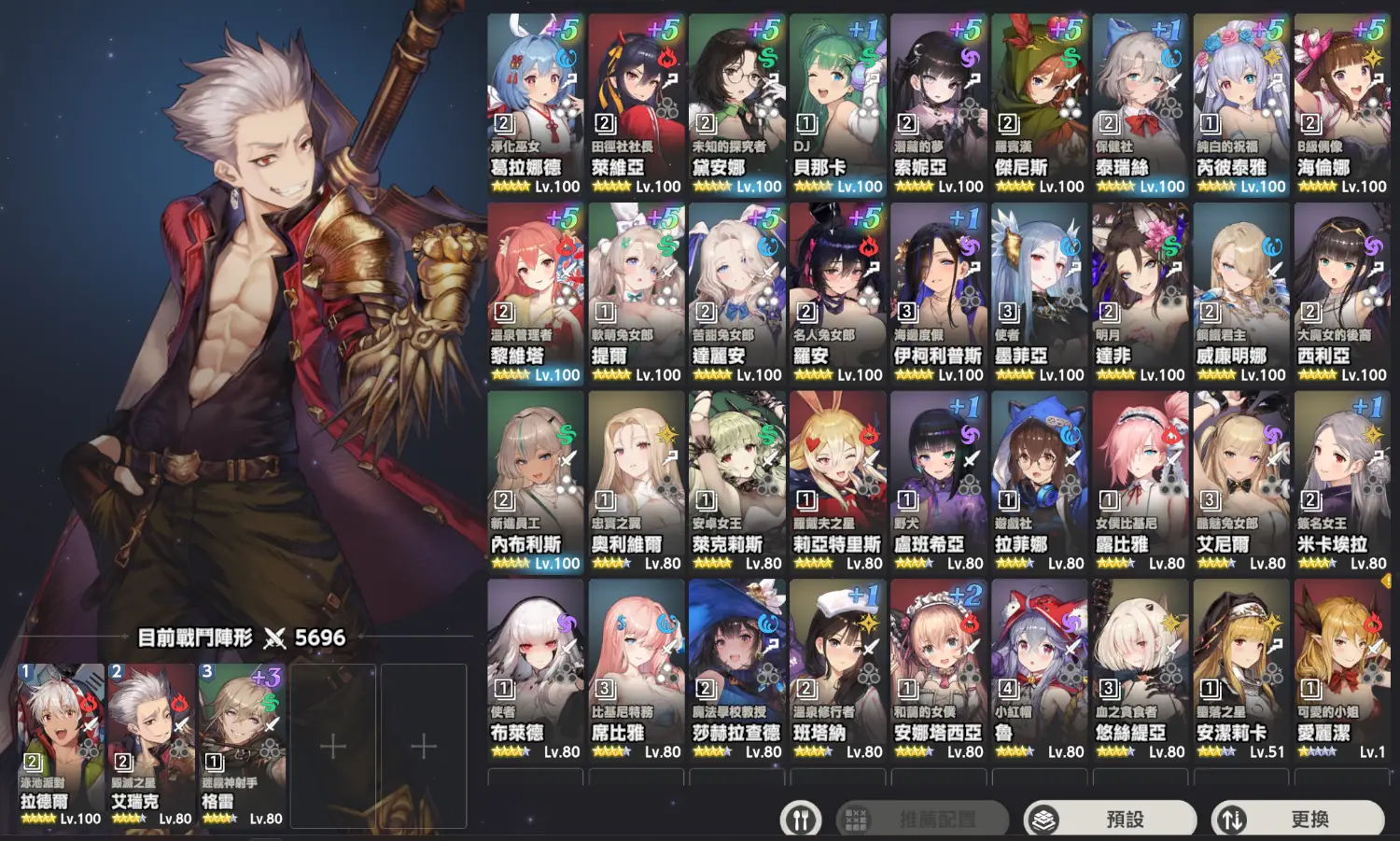Select the 伊柯利普斯 hero card
This screenshot has width=1400, height=841.
[x=938, y=292]
